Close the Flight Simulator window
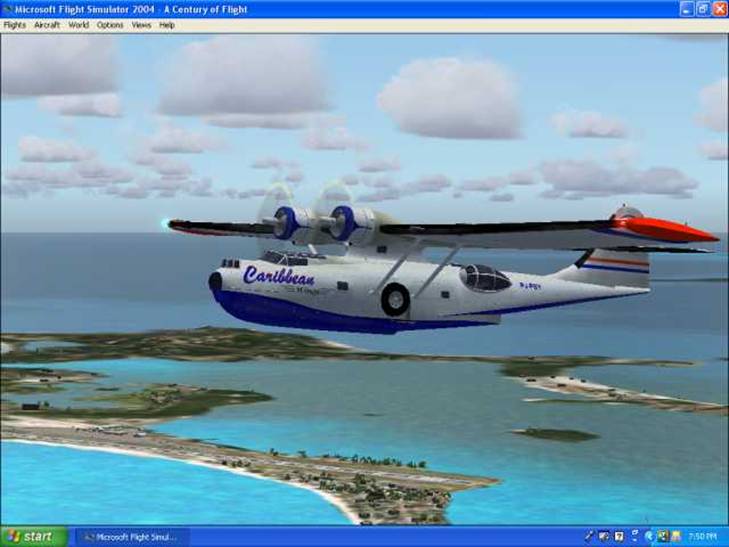 719,9
